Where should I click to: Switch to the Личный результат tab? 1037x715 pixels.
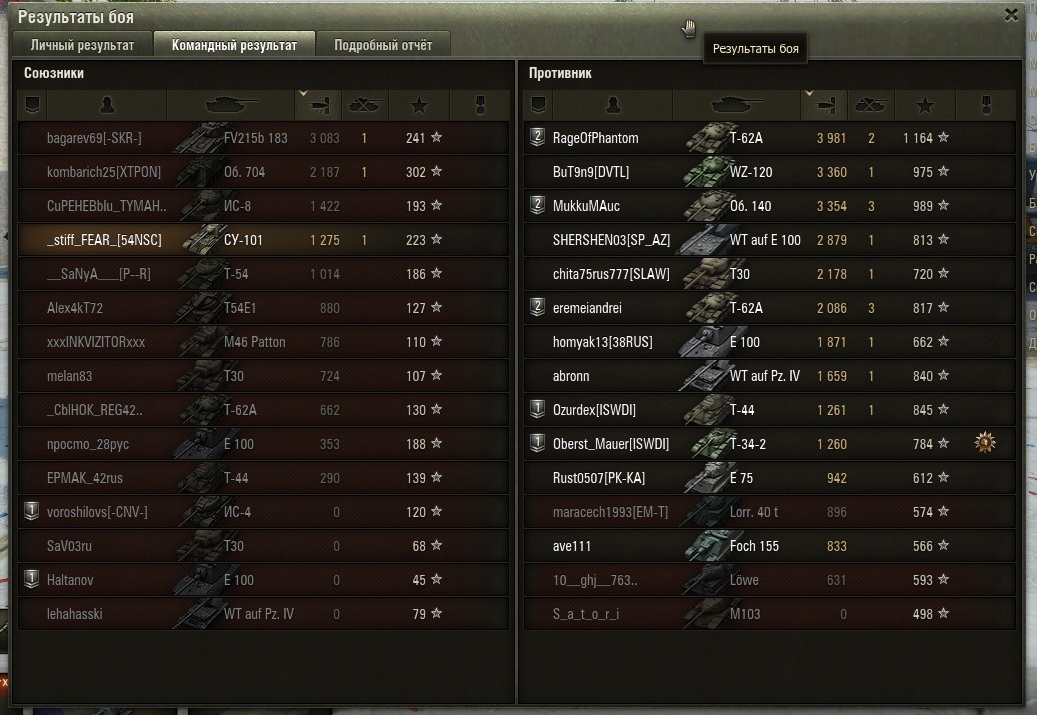pyautogui.click(x=82, y=45)
